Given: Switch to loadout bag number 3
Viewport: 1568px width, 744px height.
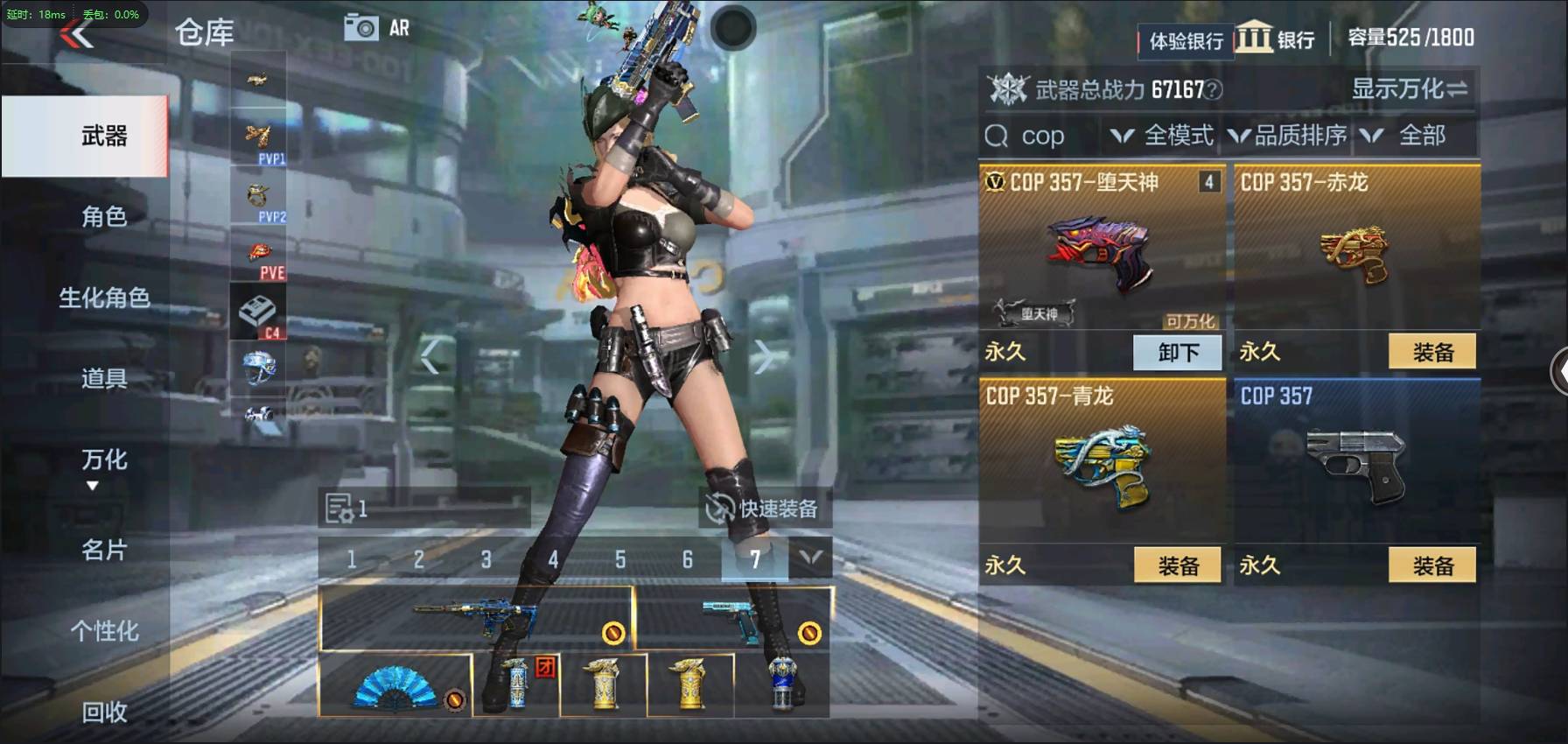Looking at the screenshot, I should [486, 559].
